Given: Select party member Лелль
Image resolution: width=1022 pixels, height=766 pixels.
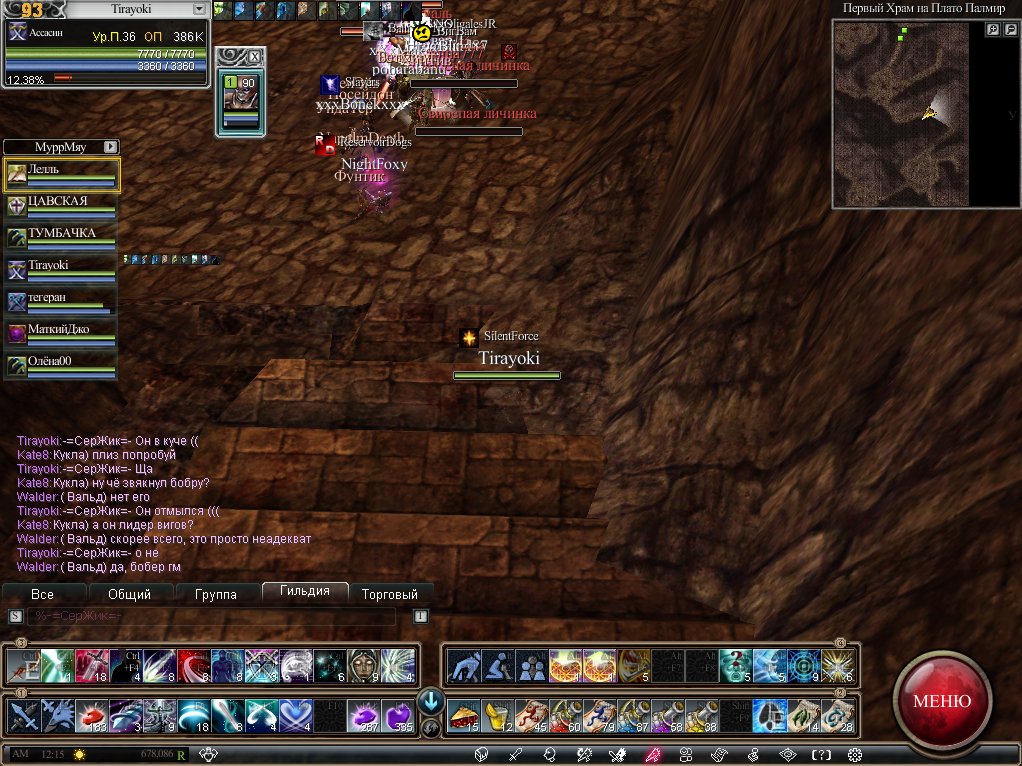Looking at the screenshot, I should [x=62, y=174].
